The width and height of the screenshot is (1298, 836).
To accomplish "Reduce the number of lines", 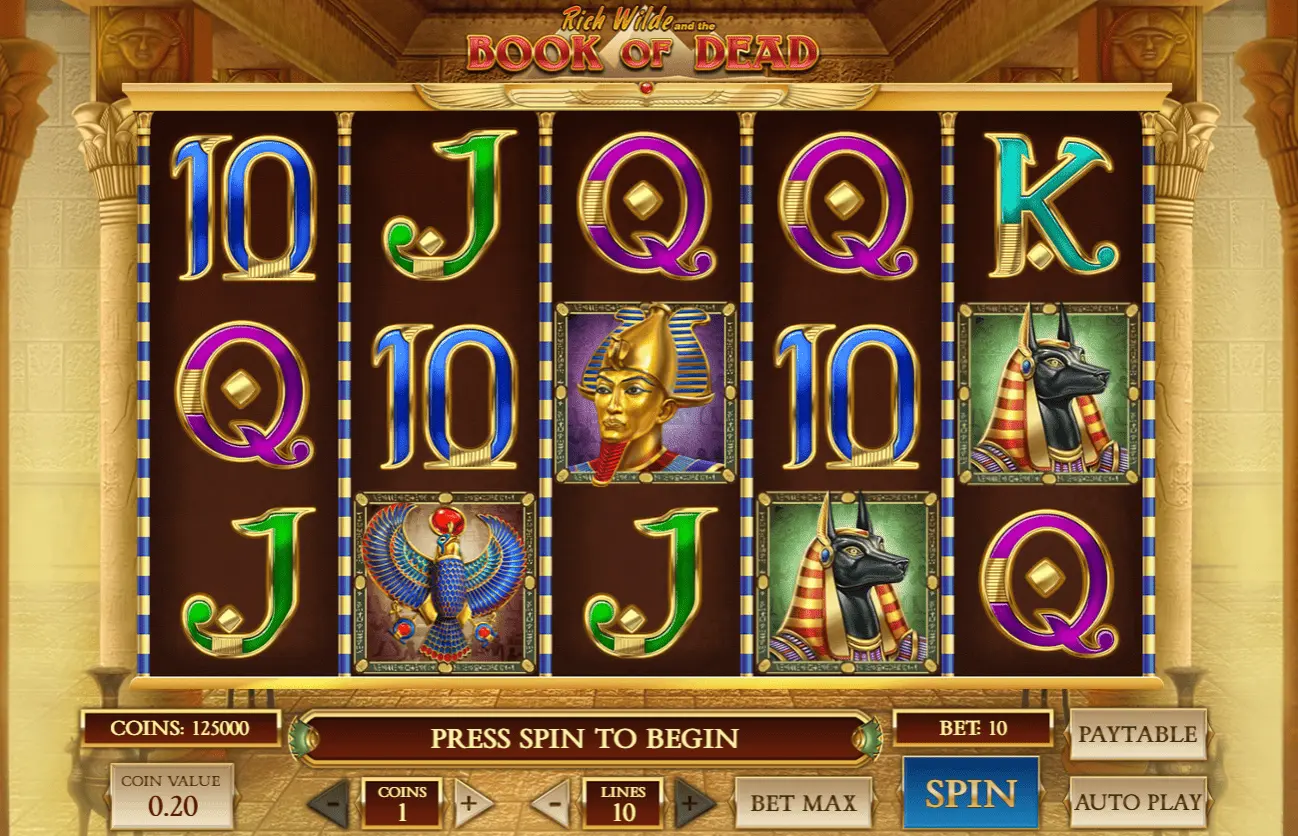I will 551,803.
